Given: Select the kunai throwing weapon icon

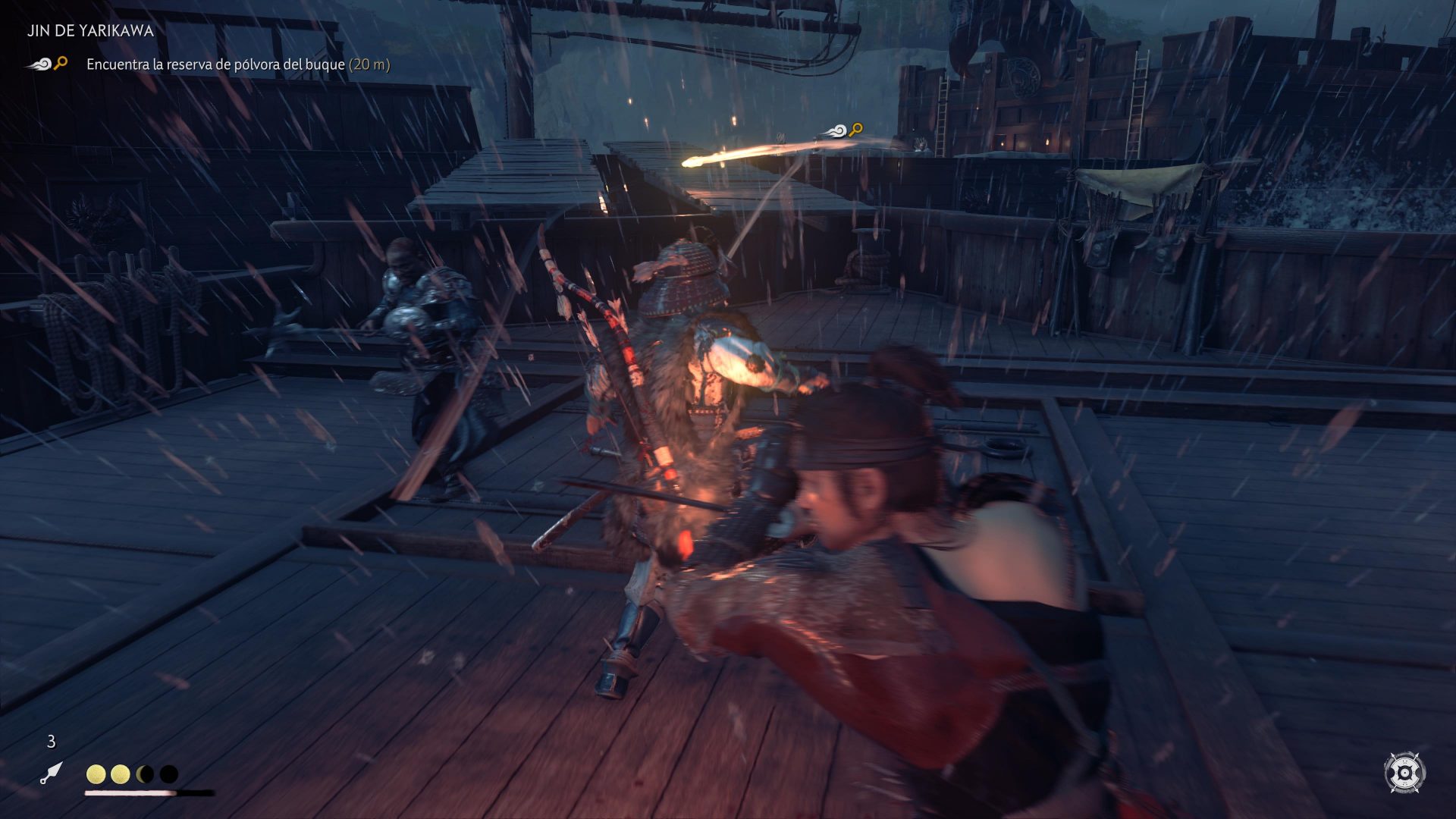Looking at the screenshot, I should click(51, 773).
